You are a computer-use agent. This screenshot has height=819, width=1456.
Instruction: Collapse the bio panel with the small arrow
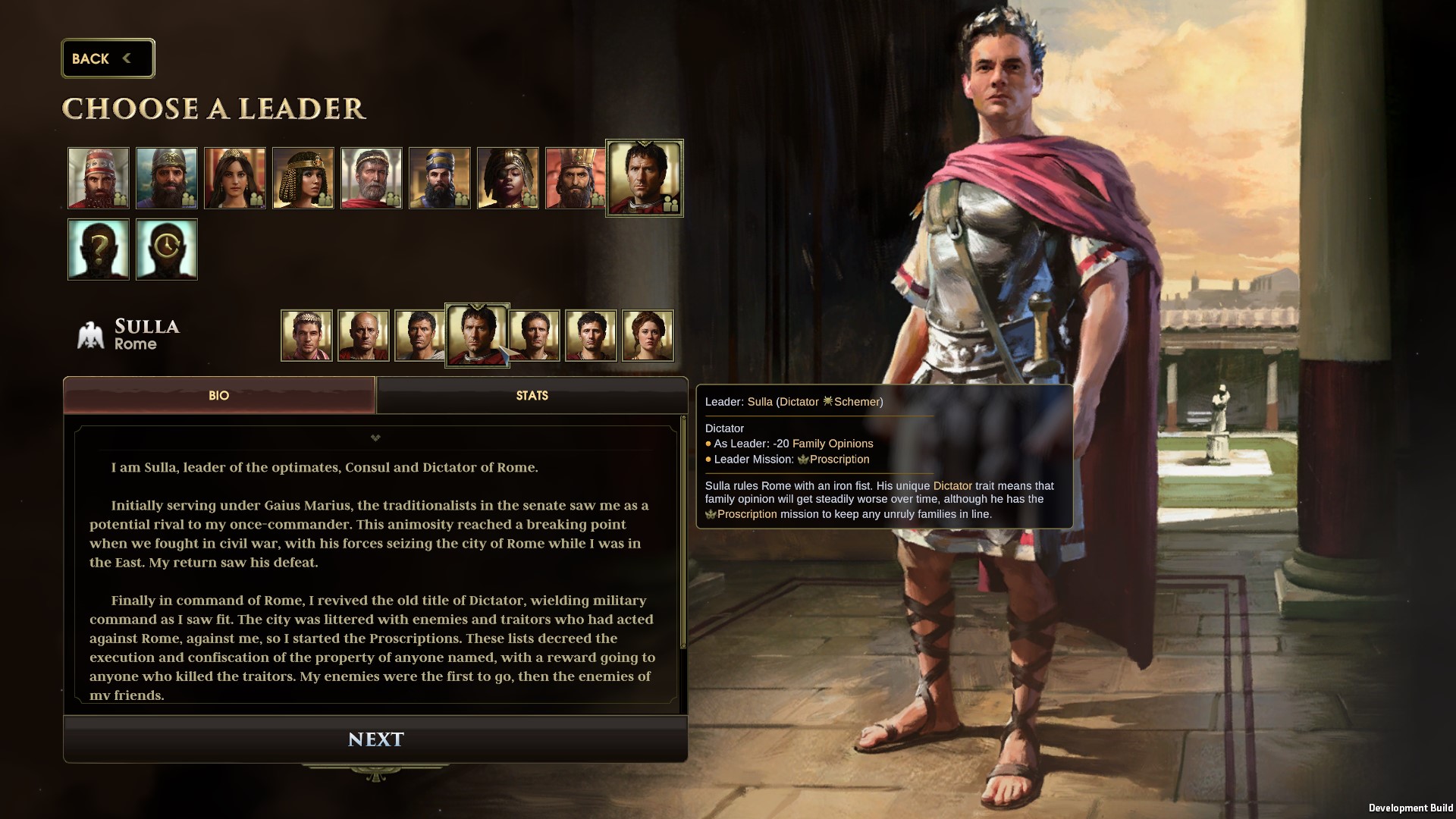tap(375, 438)
